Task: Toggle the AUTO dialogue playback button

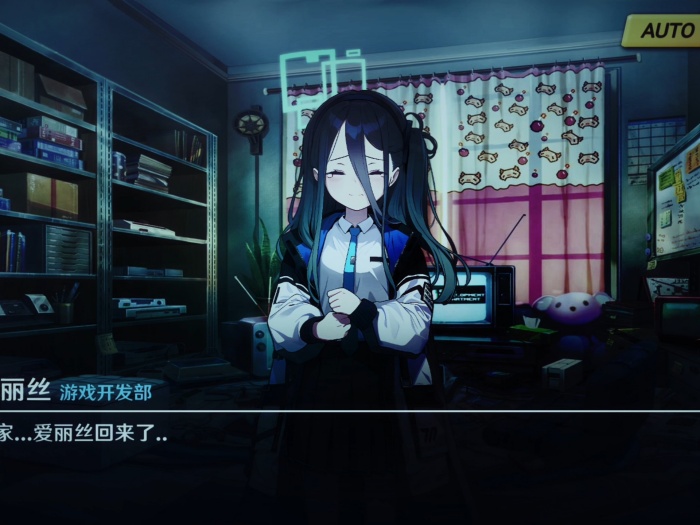Action: [x=663, y=30]
